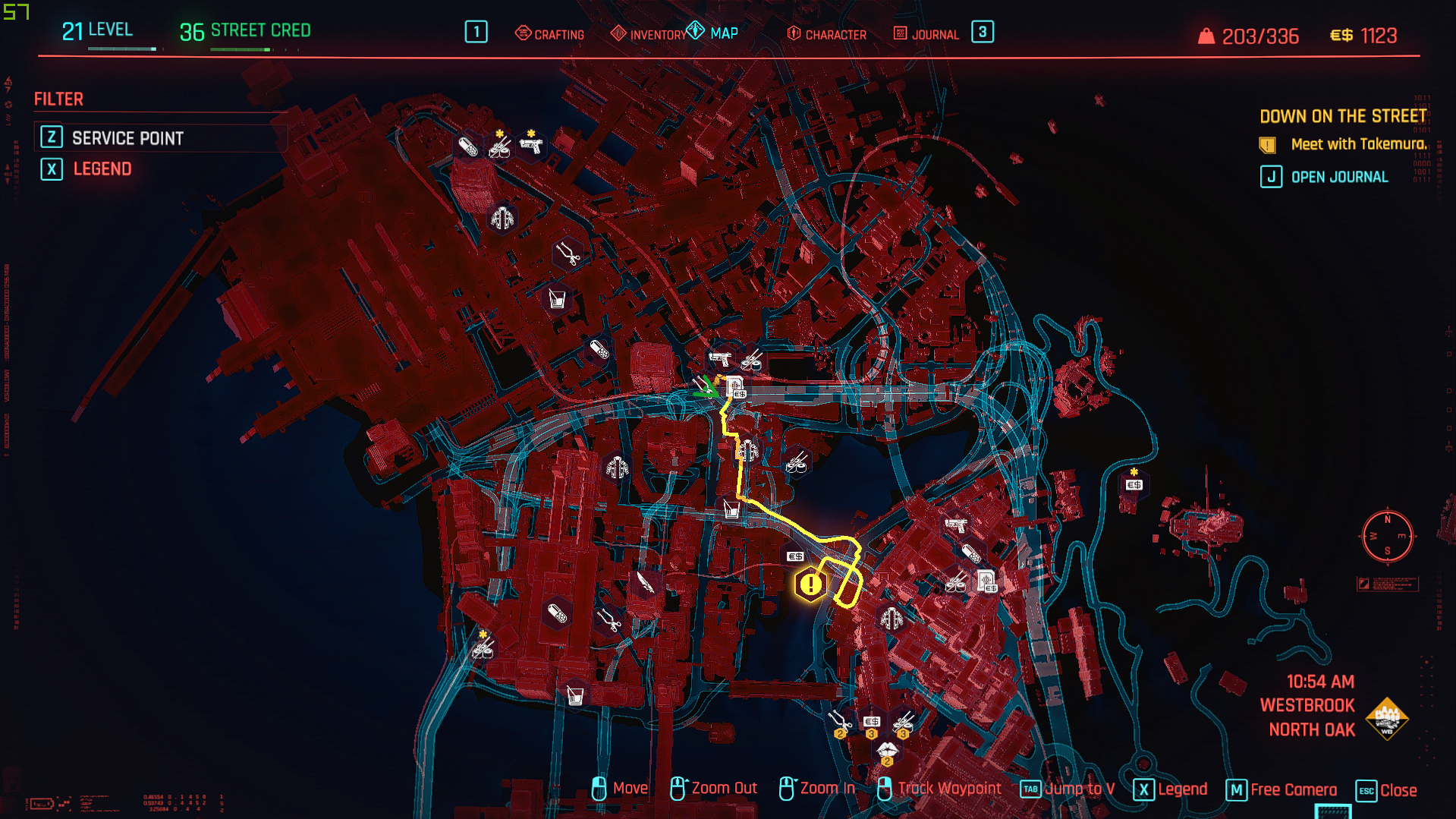Click the gun vendor pistol icon above the player arrow
Screen dimensions: 1456x819
tap(721, 358)
